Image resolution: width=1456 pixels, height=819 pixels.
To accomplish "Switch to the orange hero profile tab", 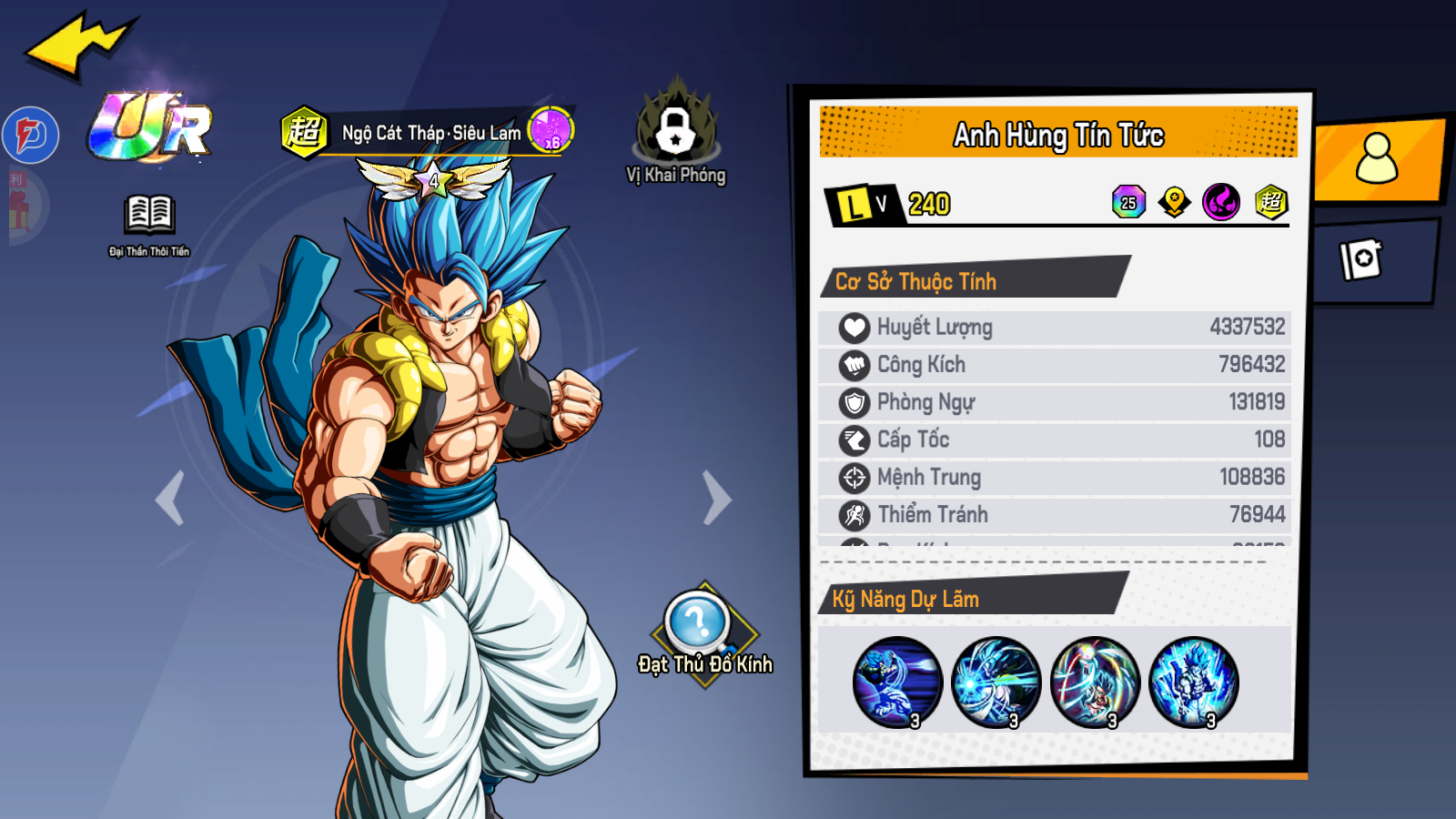I will click(x=1376, y=159).
